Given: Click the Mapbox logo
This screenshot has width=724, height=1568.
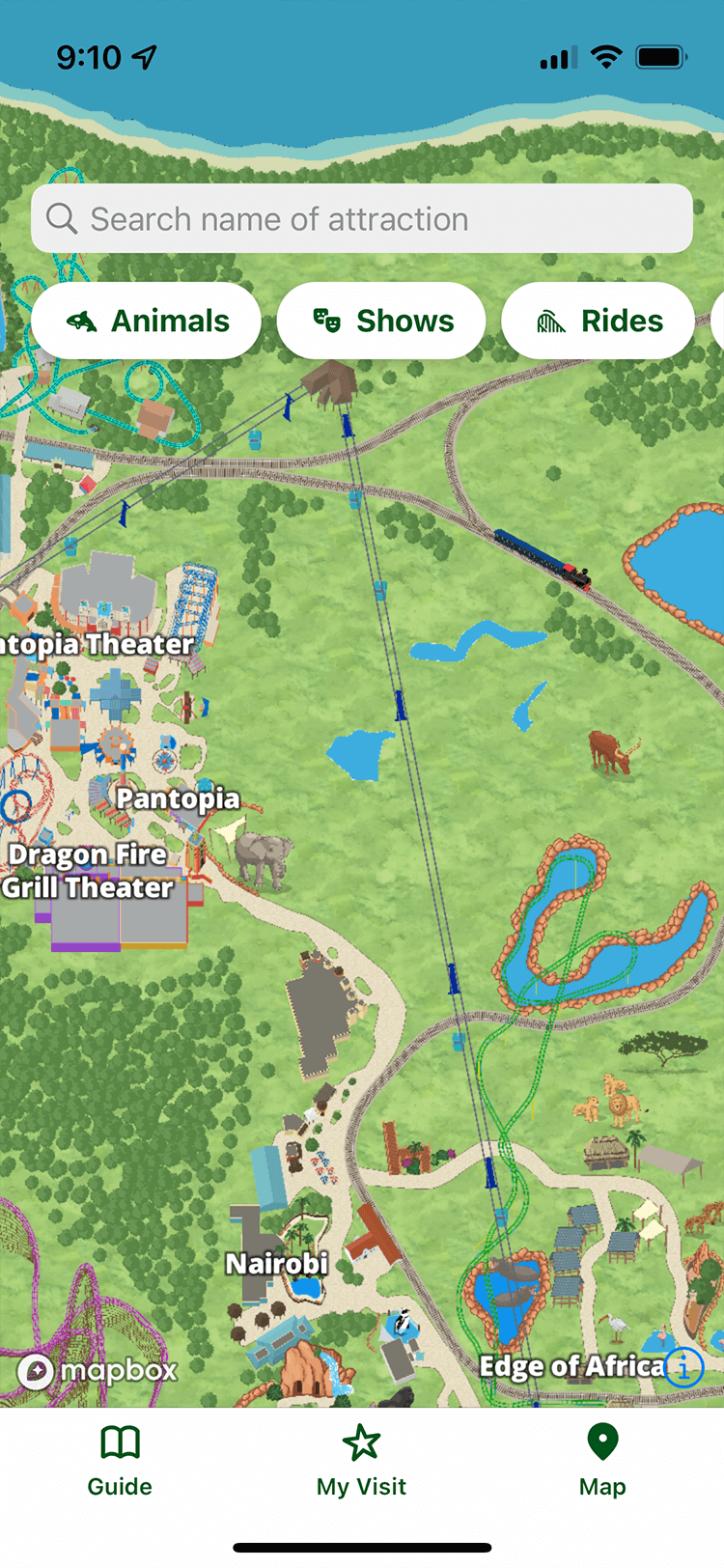Looking at the screenshot, I should click(99, 1370).
